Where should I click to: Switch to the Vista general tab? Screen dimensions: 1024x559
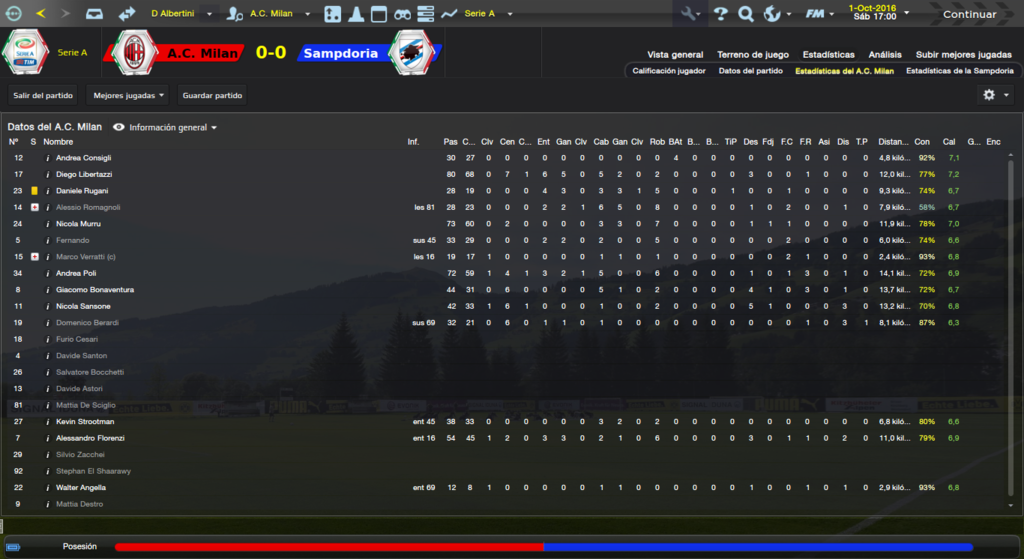tap(675, 55)
